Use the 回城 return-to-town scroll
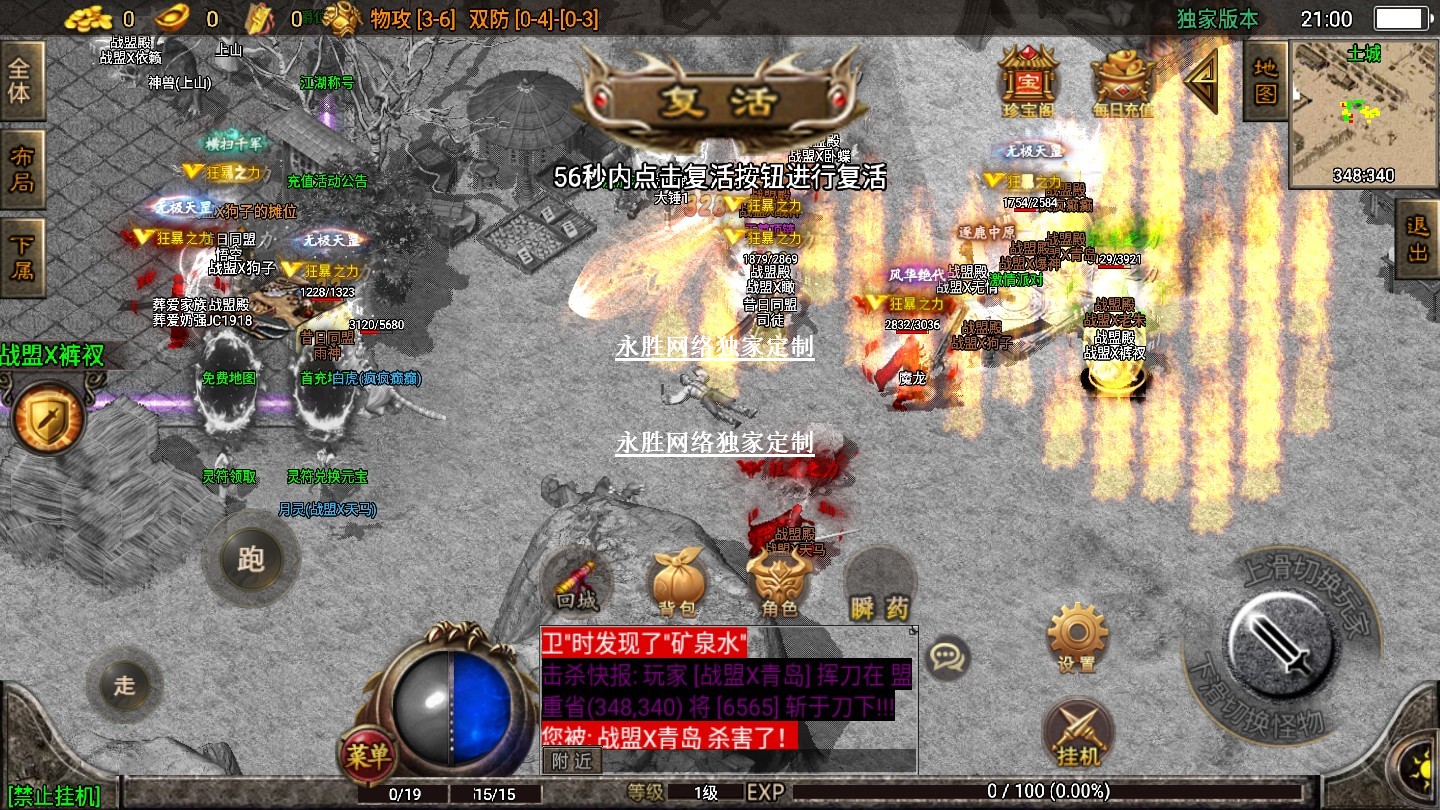This screenshot has height=810, width=1440. pyautogui.click(x=576, y=585)
